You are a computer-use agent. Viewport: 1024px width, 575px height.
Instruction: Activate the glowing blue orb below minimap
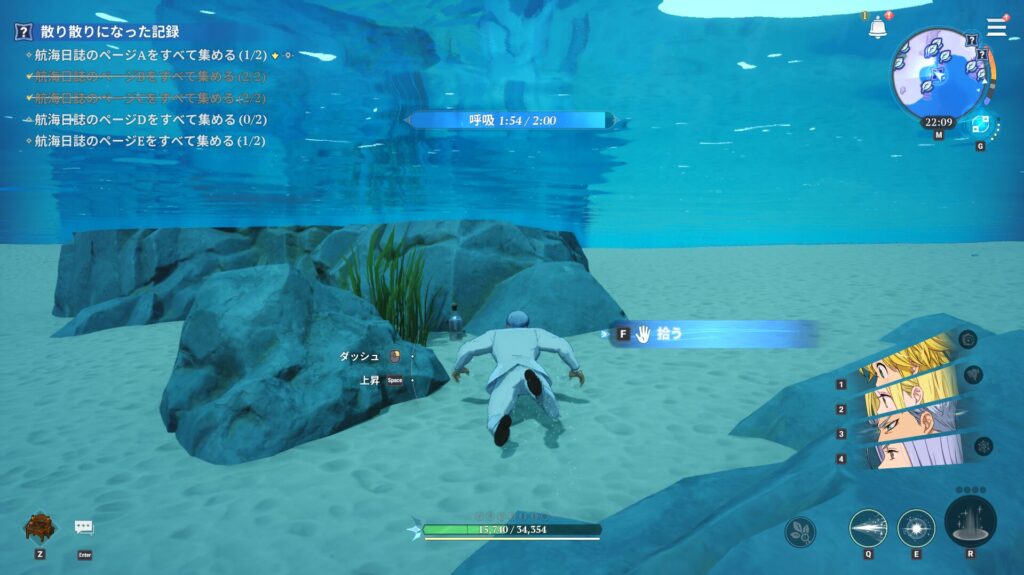(x=979, y=126)
